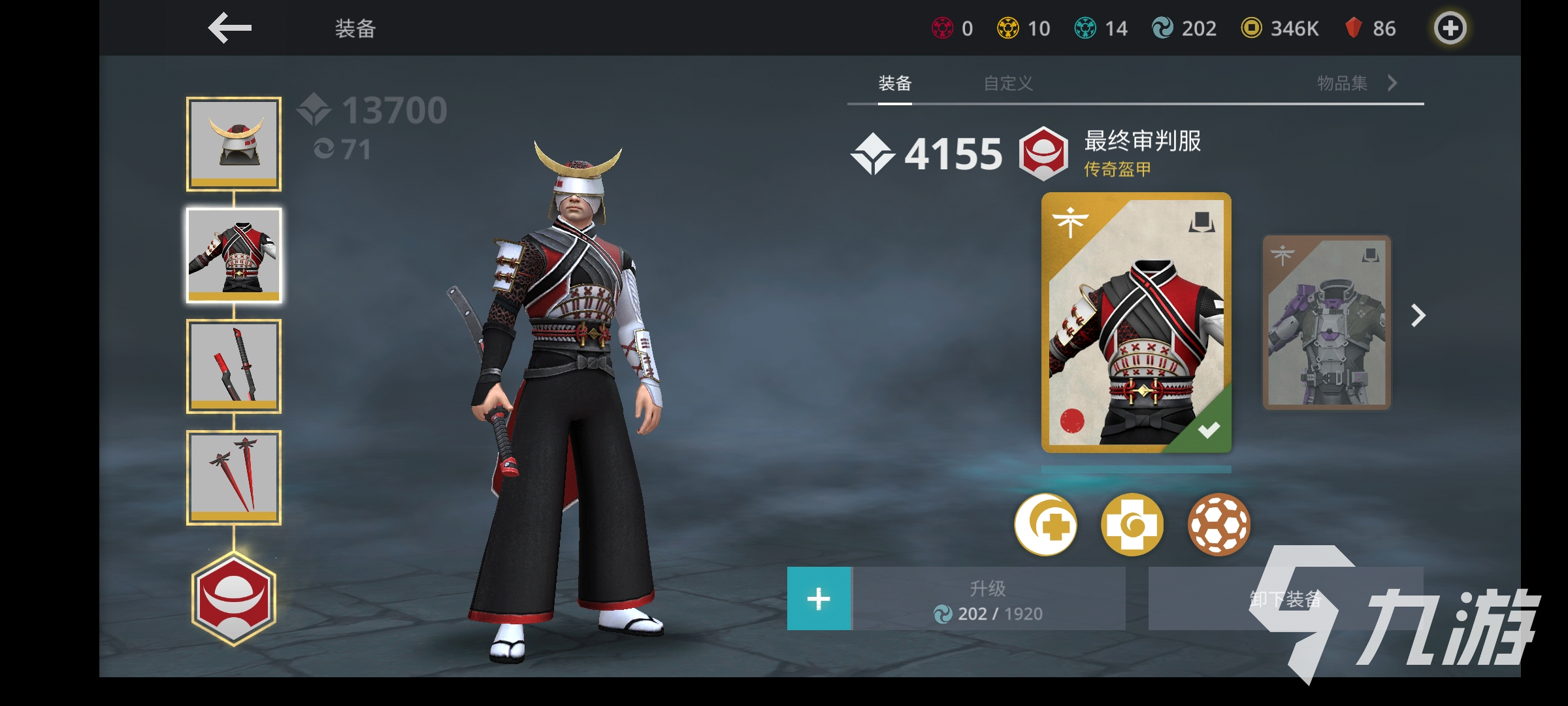Pick the red ranged weapon slot
1568x706 pixels.
[x=234, y=477]
